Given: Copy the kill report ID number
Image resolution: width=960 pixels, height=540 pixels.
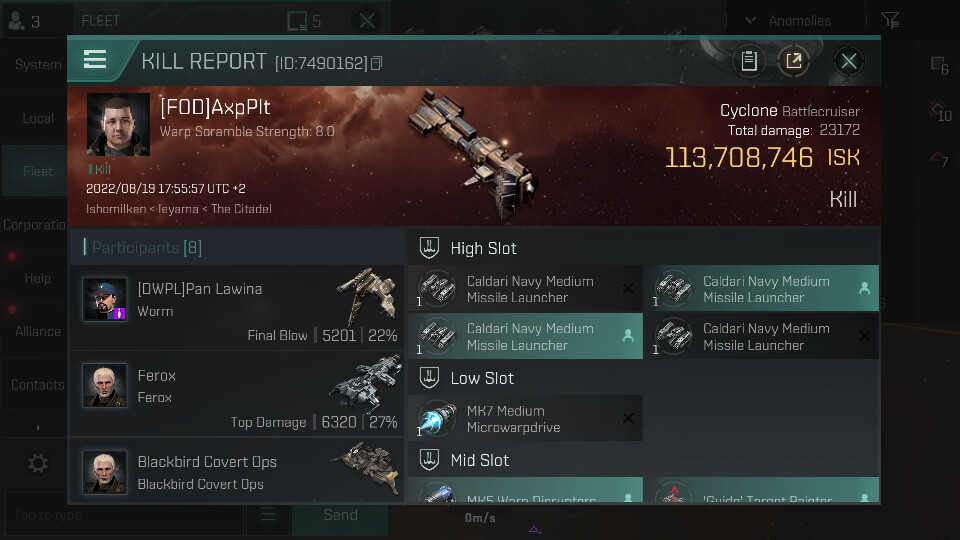Looking at the screenshot, I should pos(376,63).
